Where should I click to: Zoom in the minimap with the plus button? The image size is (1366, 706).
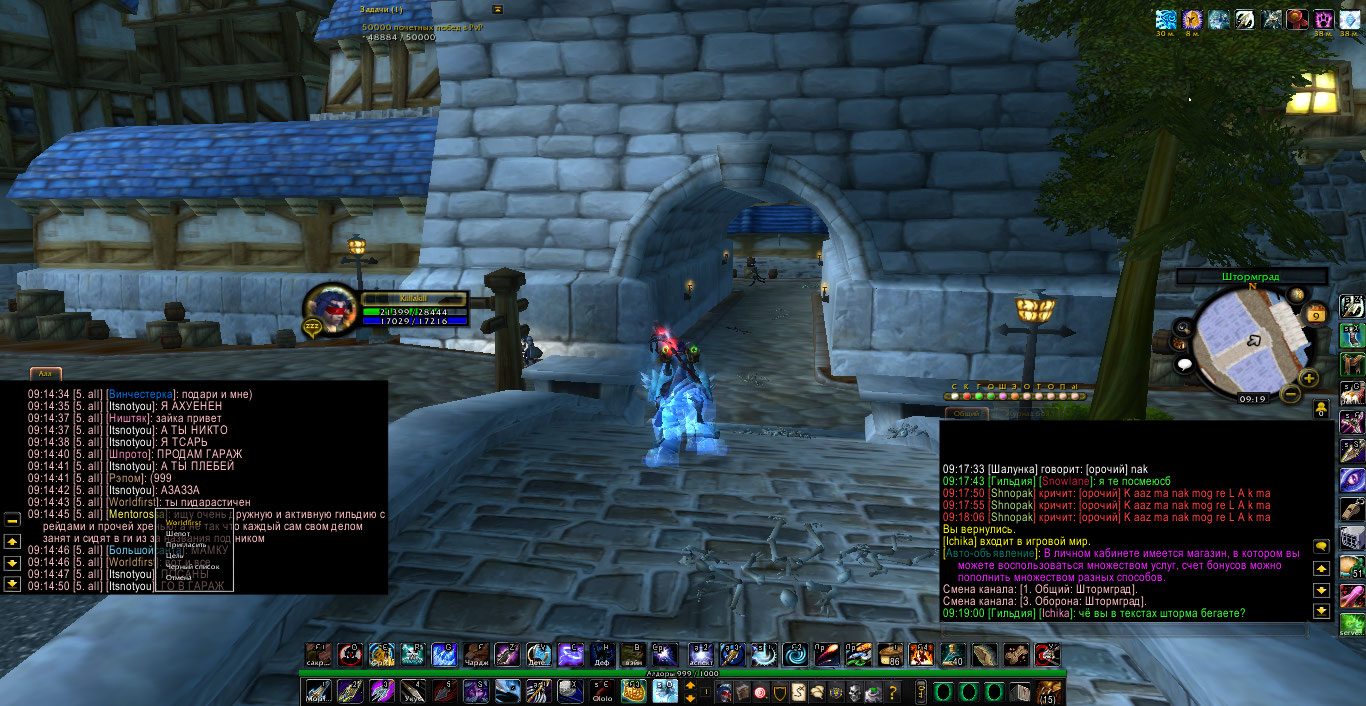(x=1308, y=378)
